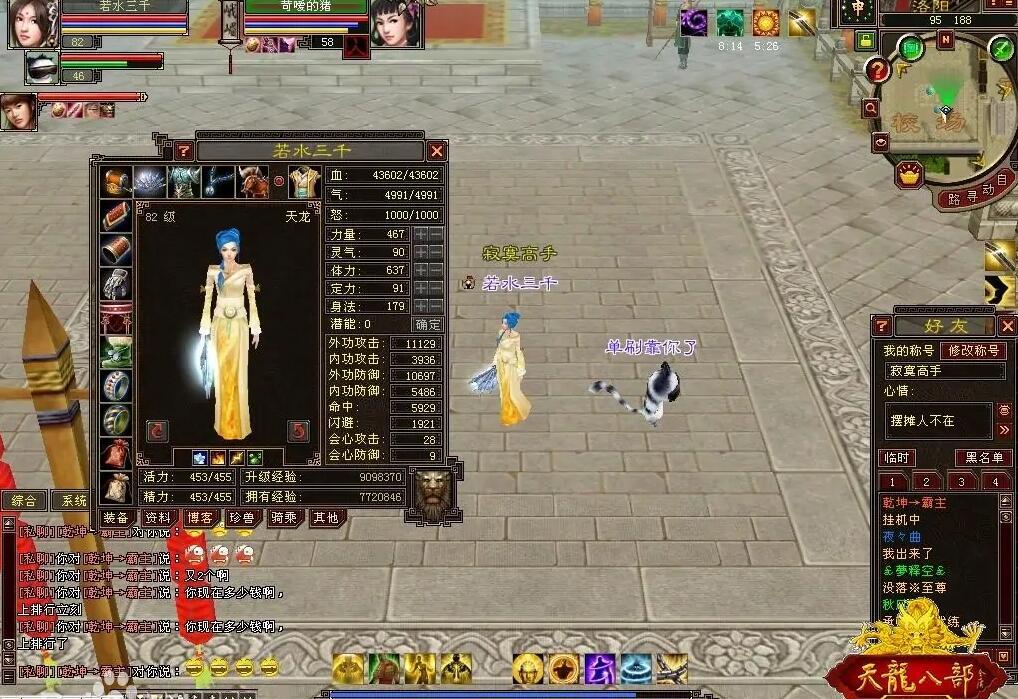Open the 临时 temporary contacts list
This screenshot has height=699, width=1018.
[897, 458]
